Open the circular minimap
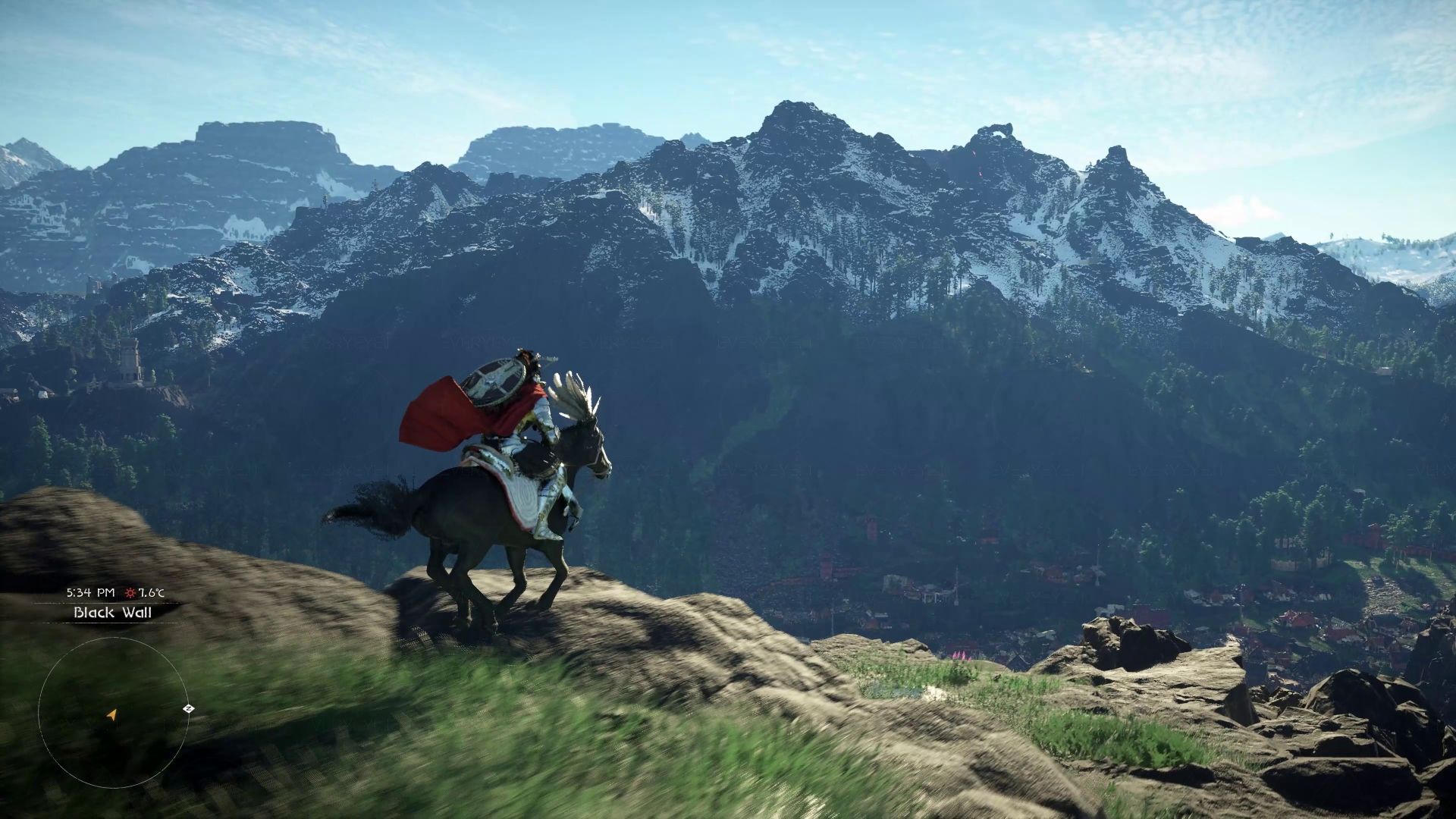1456x819 pixels. (114, 711)
